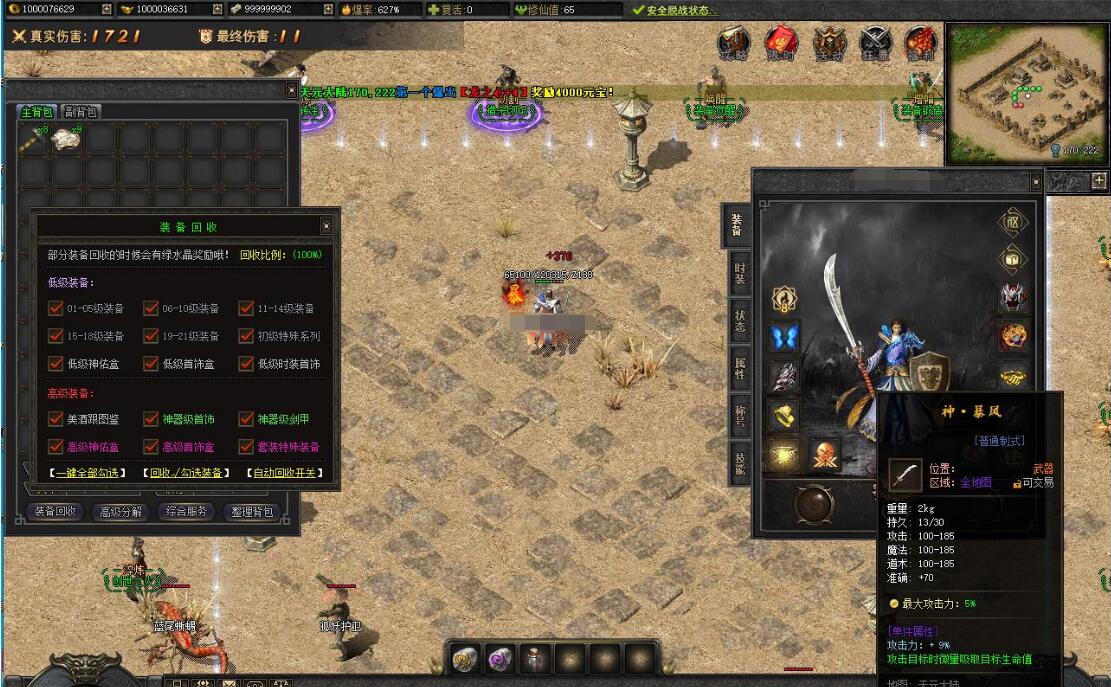Click the 回收/勾选装备 link

pos(184,473)
